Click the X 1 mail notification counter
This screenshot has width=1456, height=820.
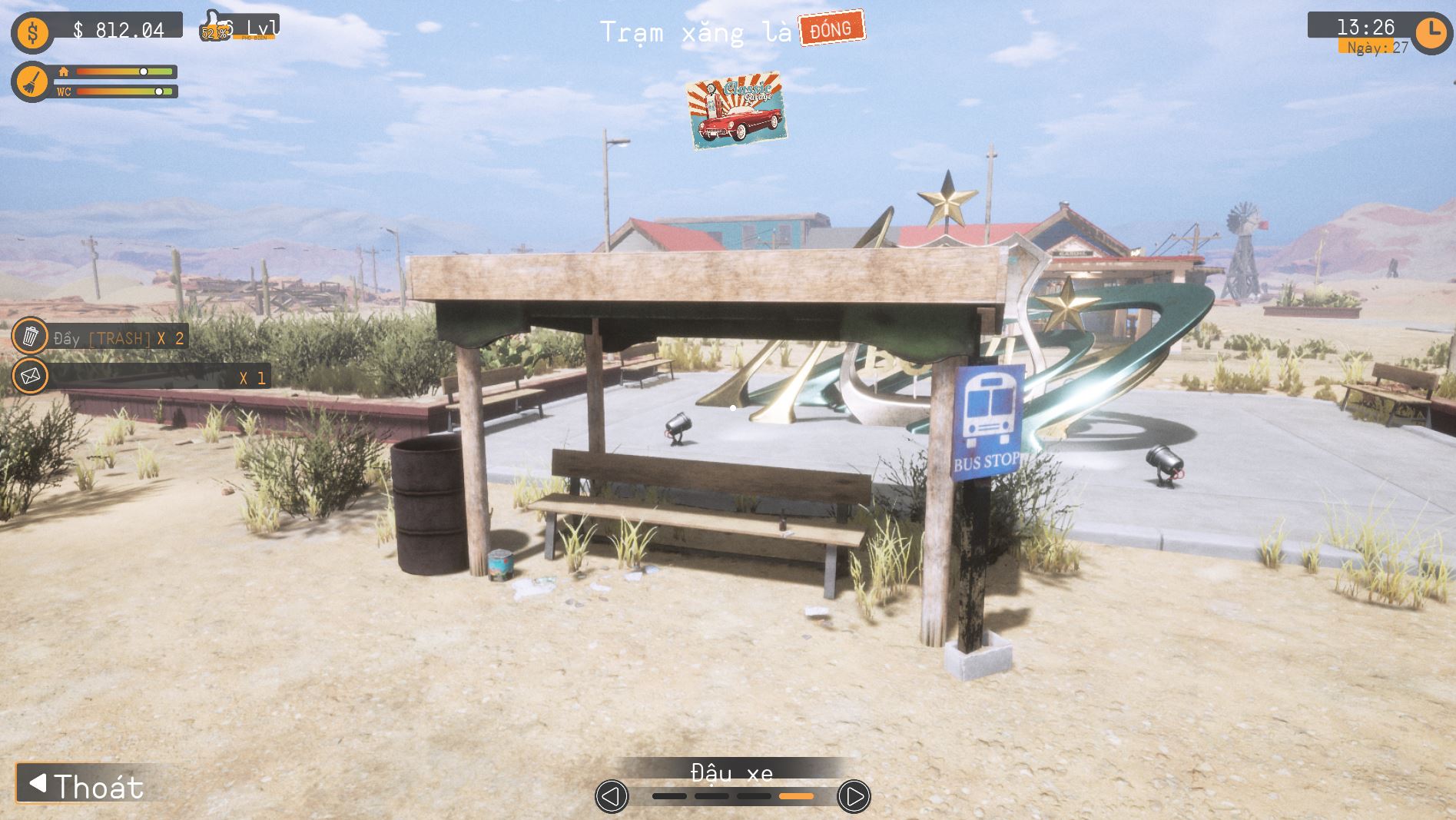click(256, 377)
